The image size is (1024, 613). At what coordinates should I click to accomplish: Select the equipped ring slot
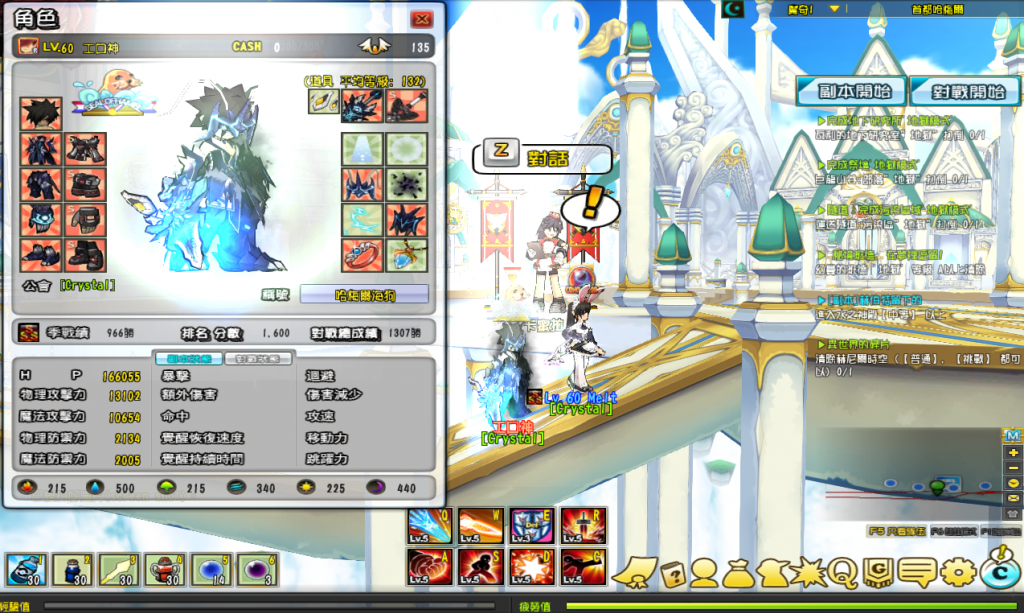tap(361, 254)
